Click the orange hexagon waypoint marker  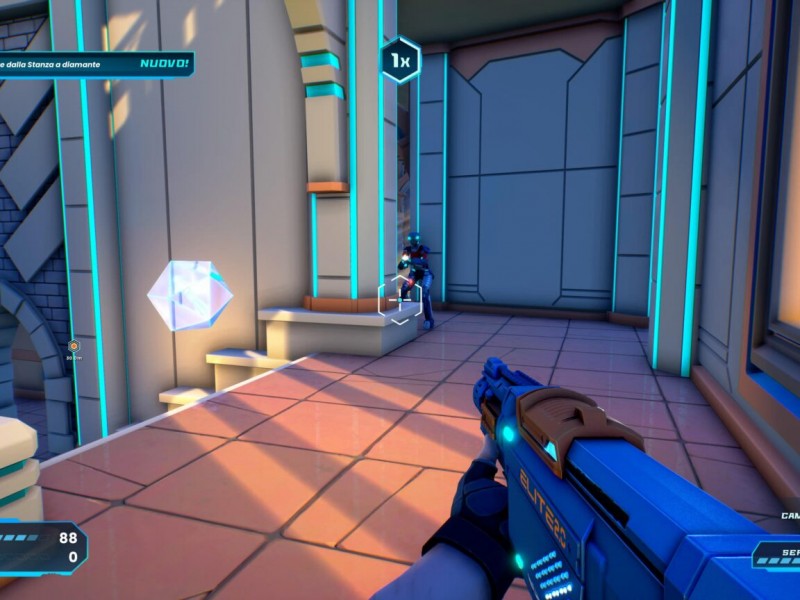pyautogui.click(x=73, y=346)
